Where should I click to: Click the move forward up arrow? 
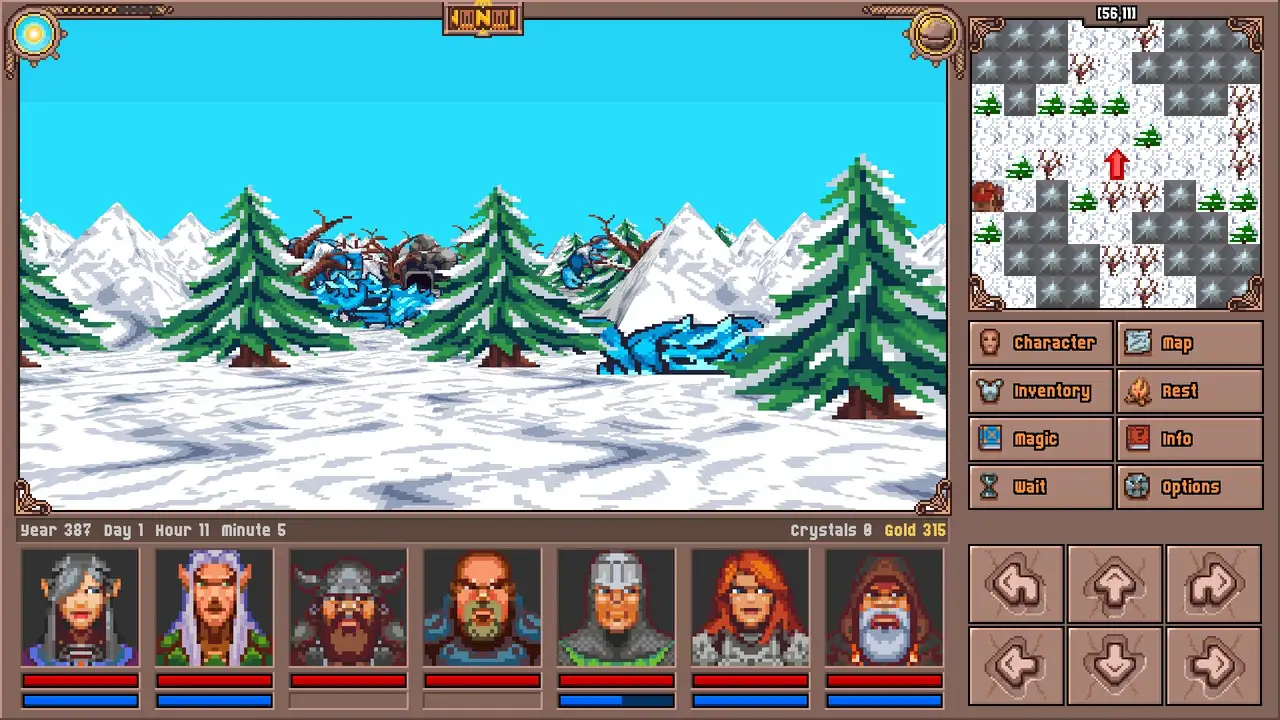pos(1115,584)
